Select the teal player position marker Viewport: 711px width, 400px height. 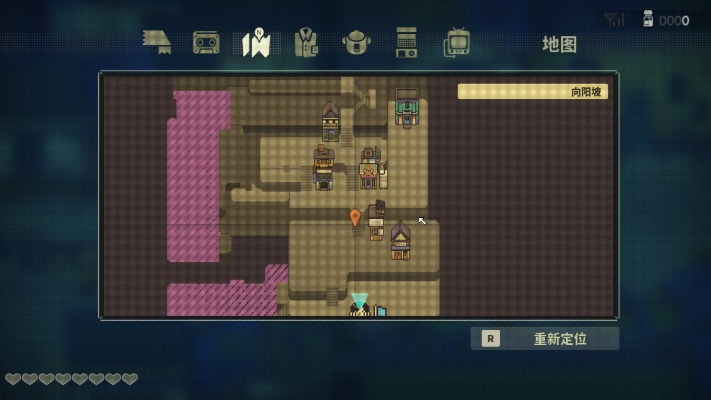(x=359, y=301)
